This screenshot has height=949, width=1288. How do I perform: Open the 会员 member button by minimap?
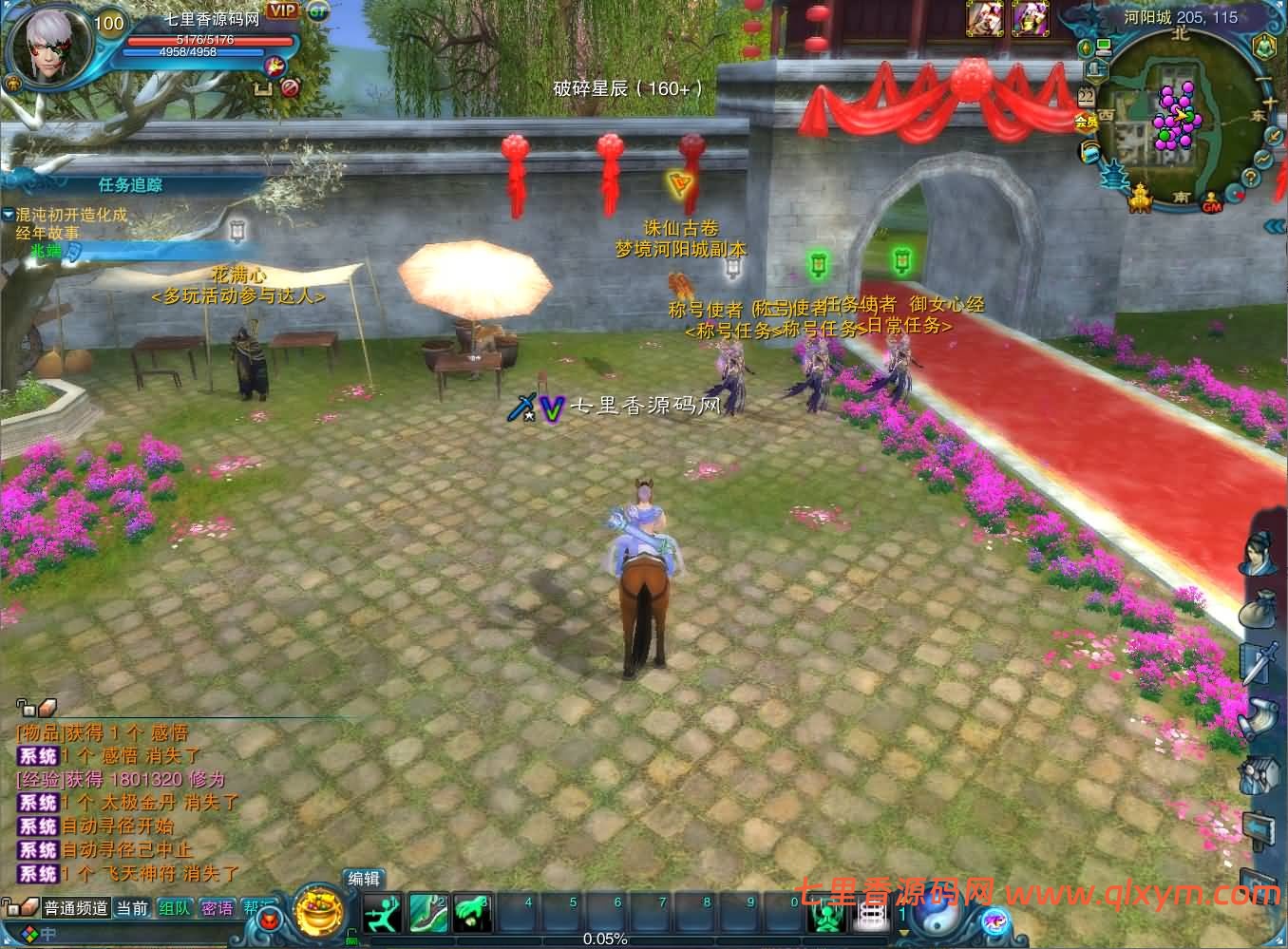pos(1086,122)
